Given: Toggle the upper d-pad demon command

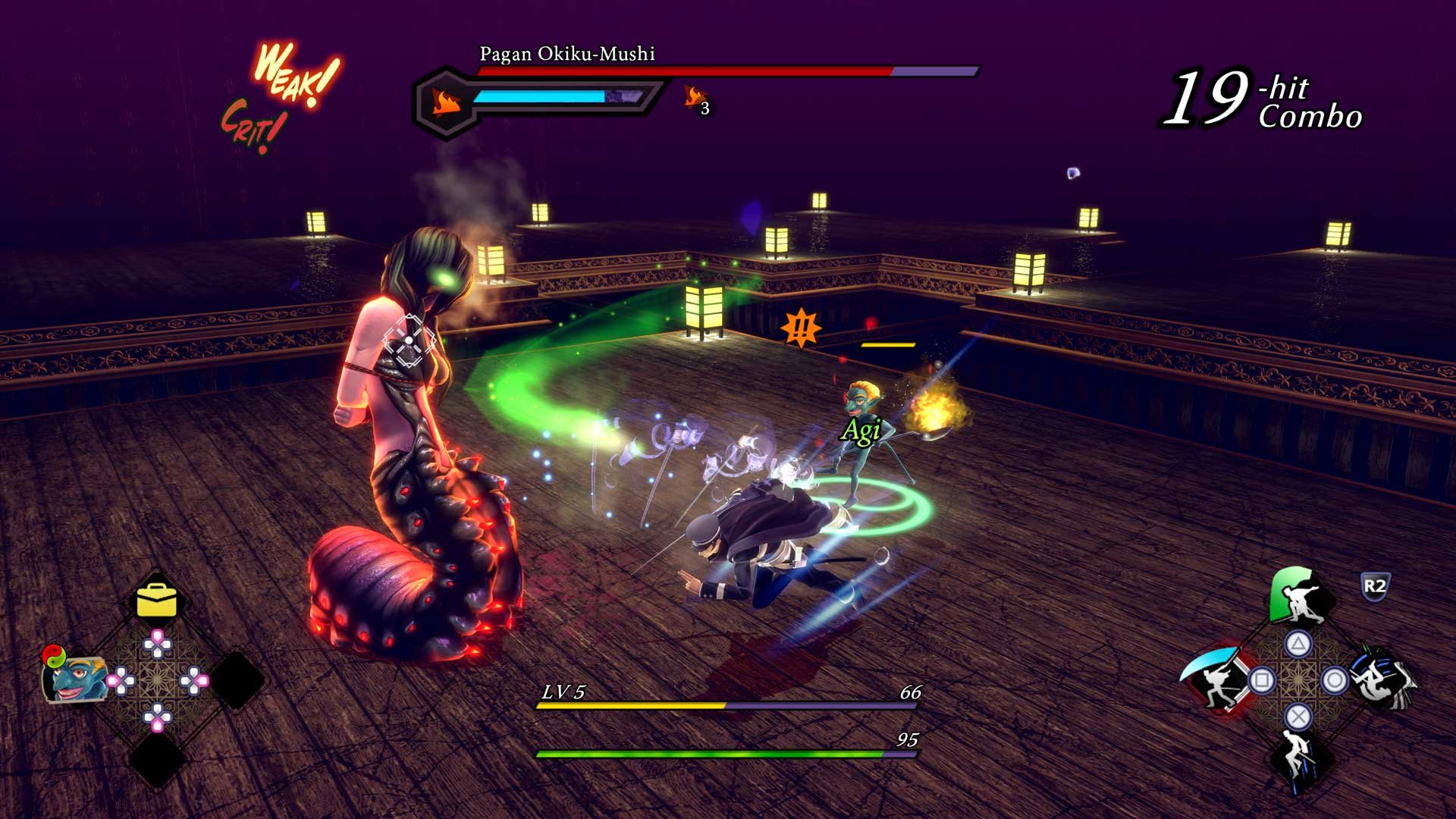Looking at the screenshot, I should (157, 643).
